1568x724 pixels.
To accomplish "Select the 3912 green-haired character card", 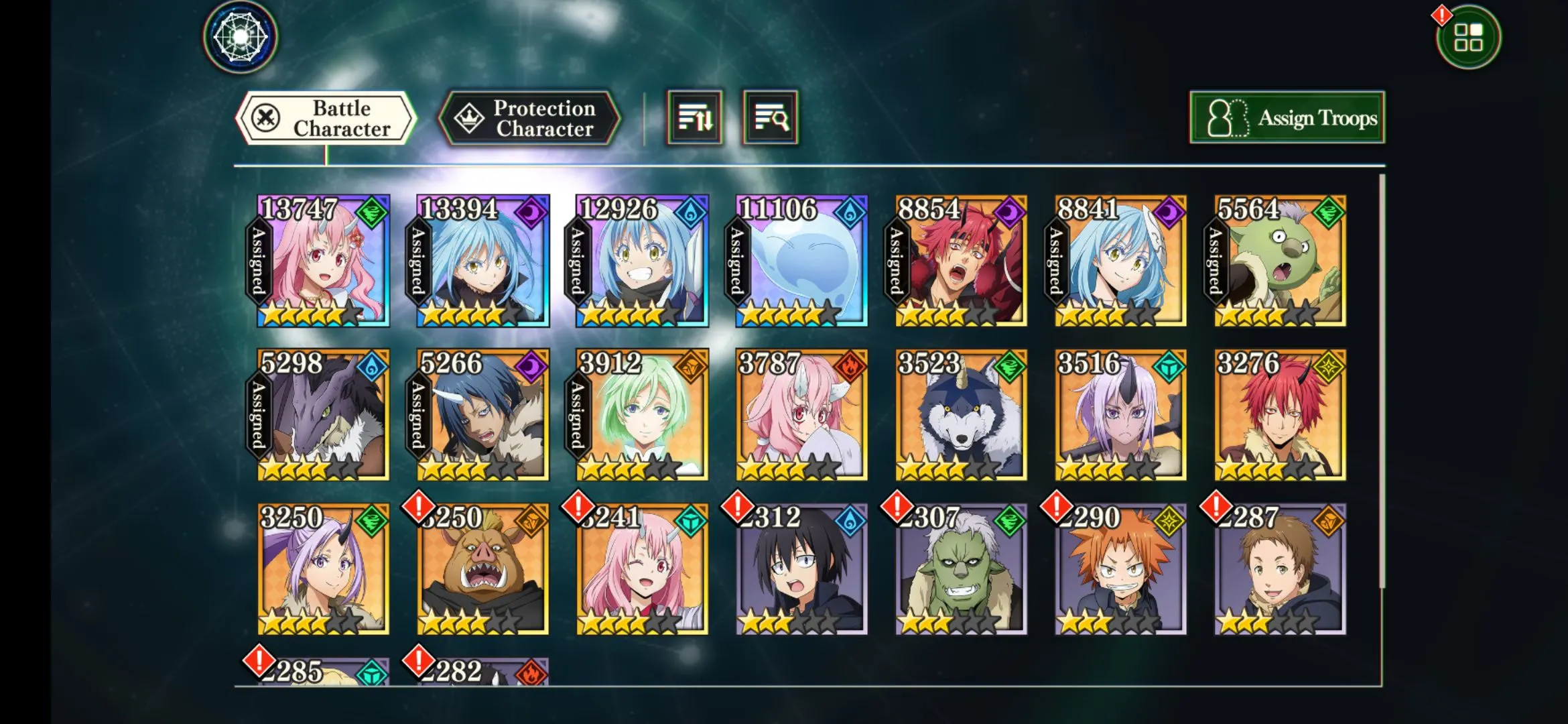I will (x=643, y=415).
